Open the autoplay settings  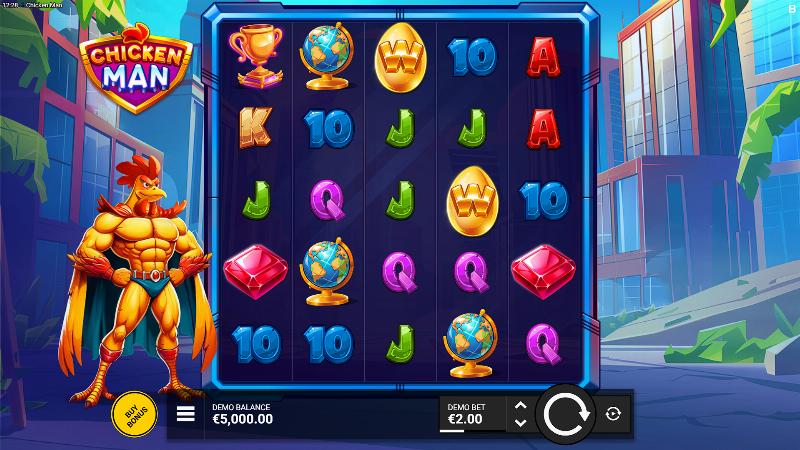613,413
